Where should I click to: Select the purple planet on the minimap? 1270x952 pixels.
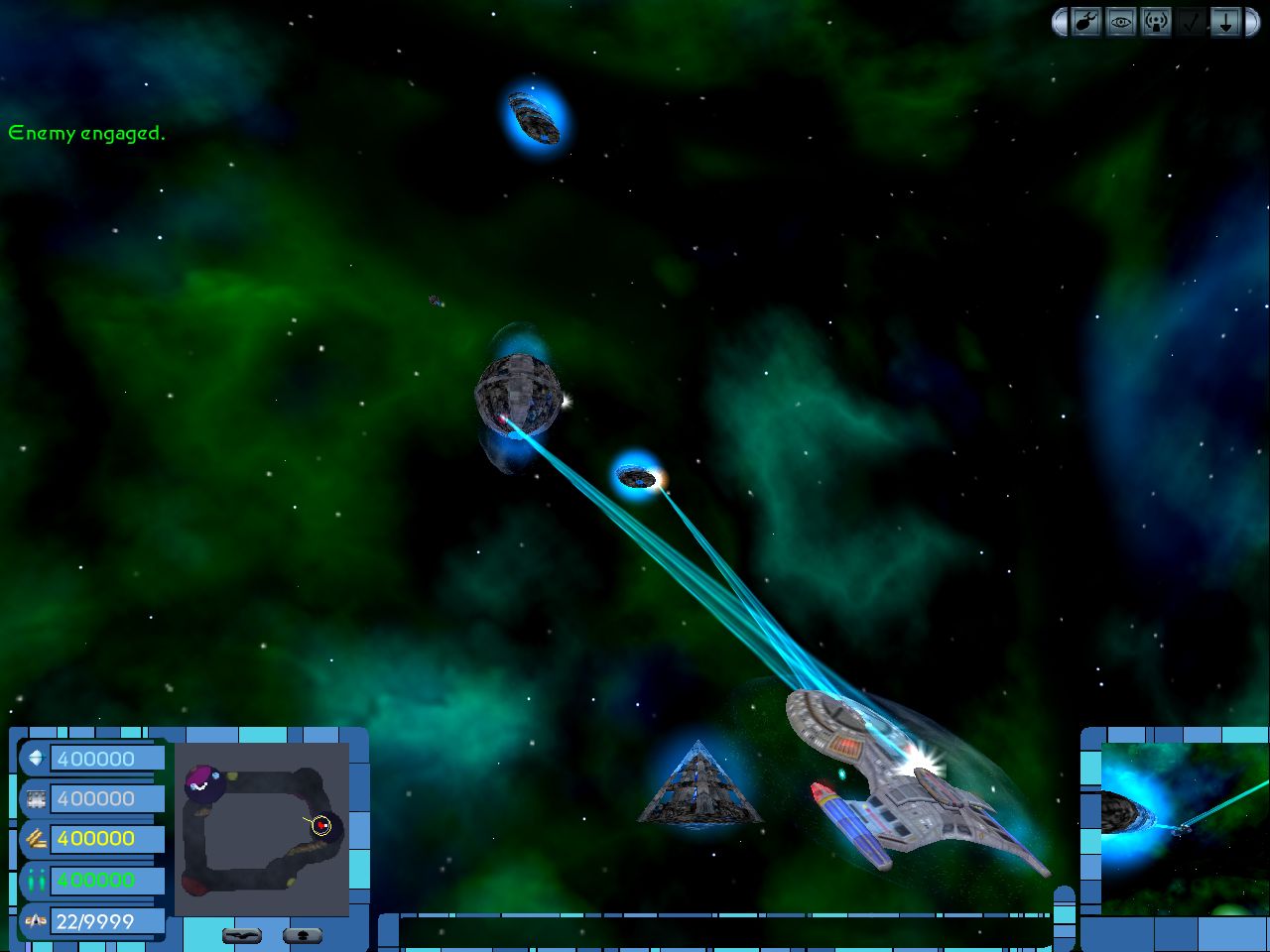[x=203, y=783]
